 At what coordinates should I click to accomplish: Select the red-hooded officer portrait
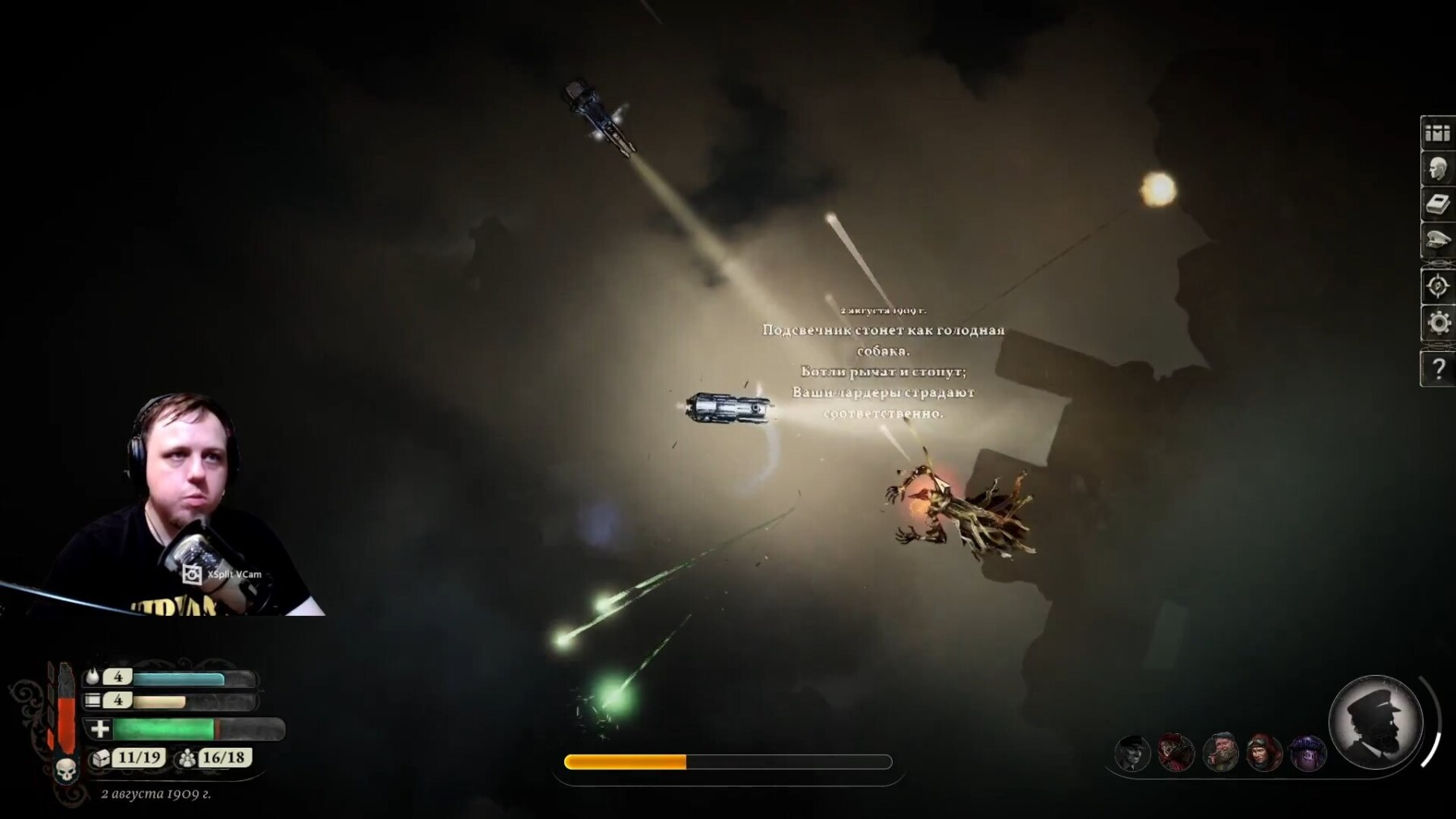[x=1176, y=753]
